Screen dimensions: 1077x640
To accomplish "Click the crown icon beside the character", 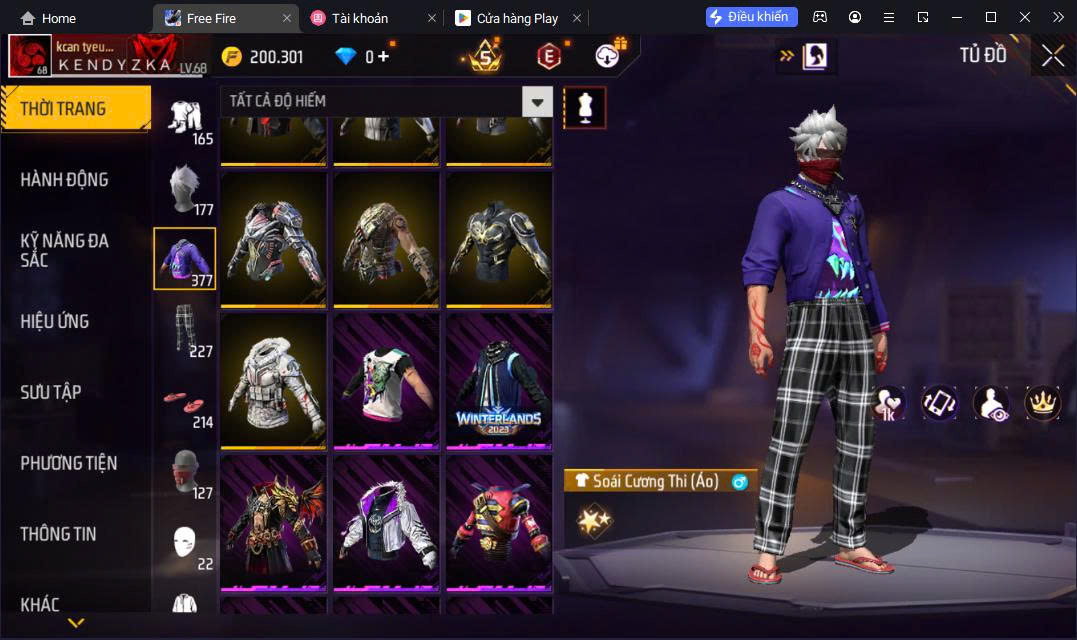I will click(1043, 402).
